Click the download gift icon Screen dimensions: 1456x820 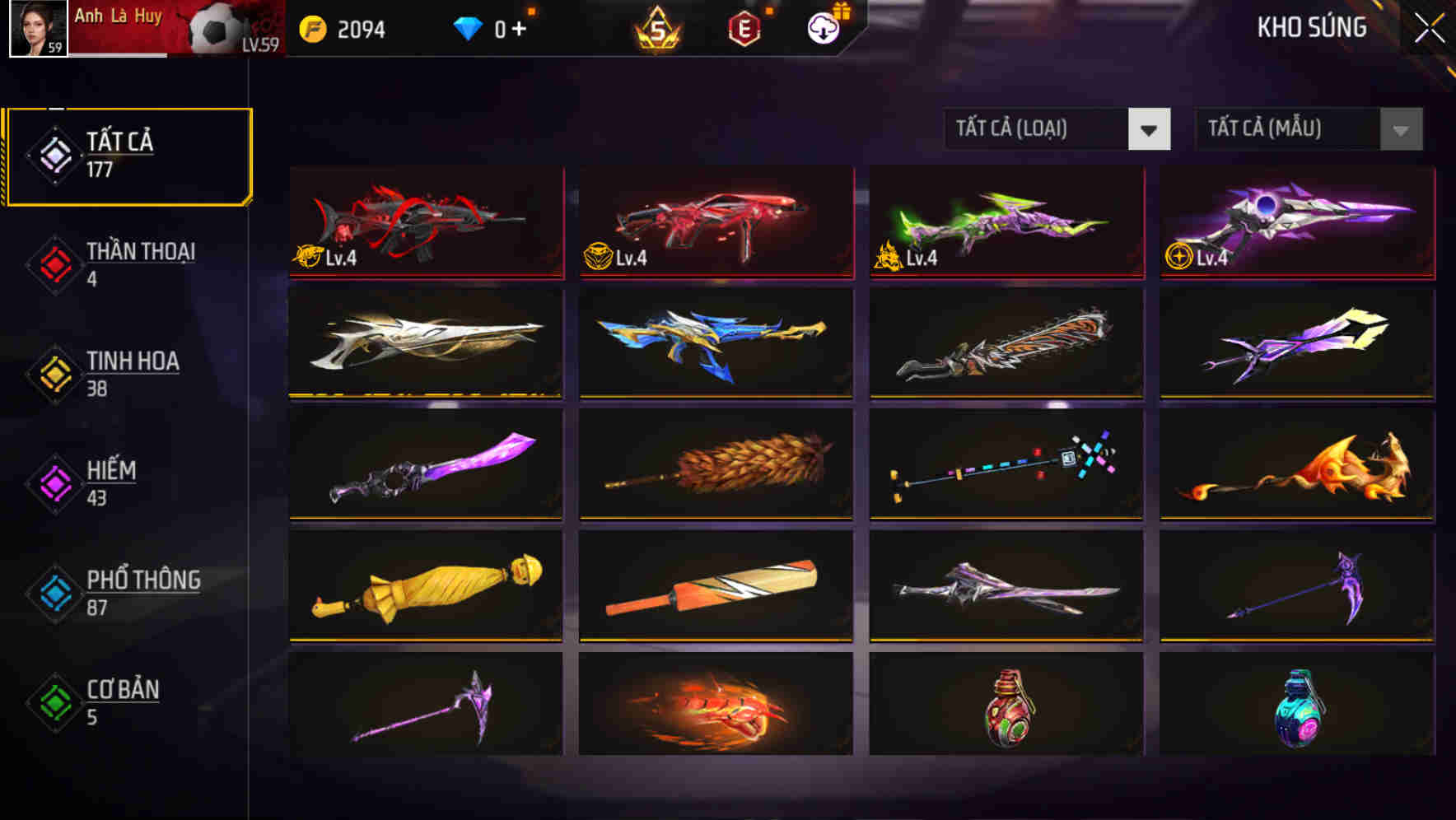coord(824,26)
